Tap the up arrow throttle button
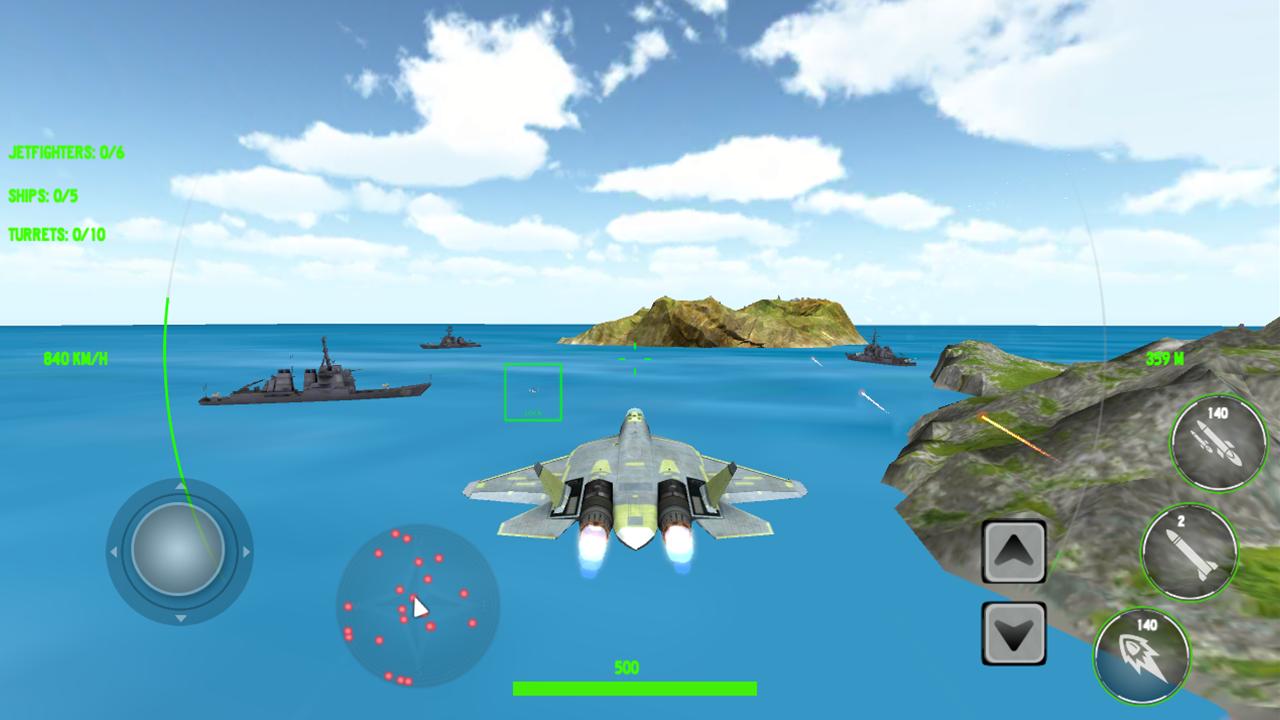The height and width of the screenshot is (720, 1280). point(1014,551)
